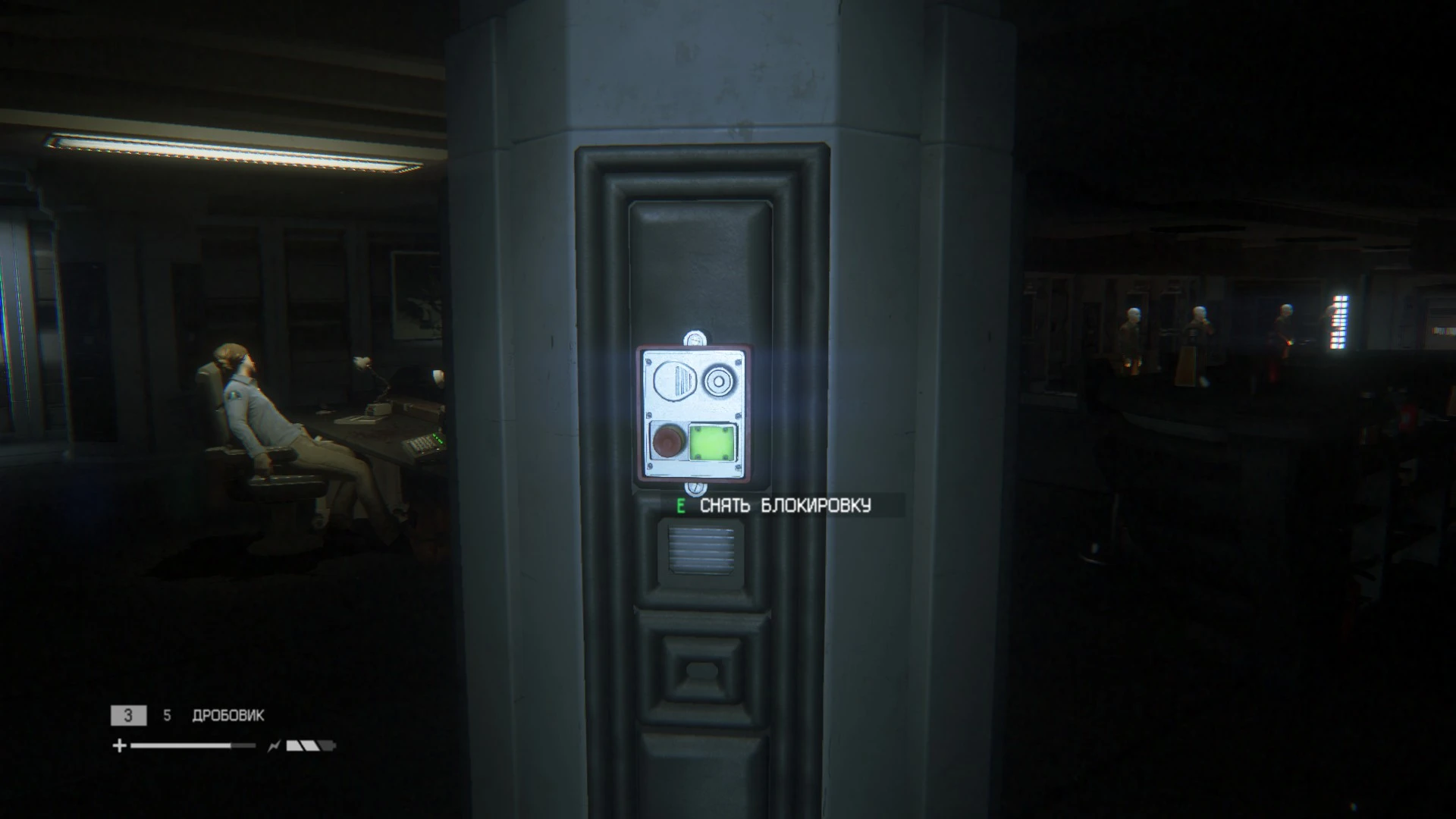
Task: Activate СНЯТЬ БЛОКИРОВКУ to release the lockdown
Action: (785, 504)
